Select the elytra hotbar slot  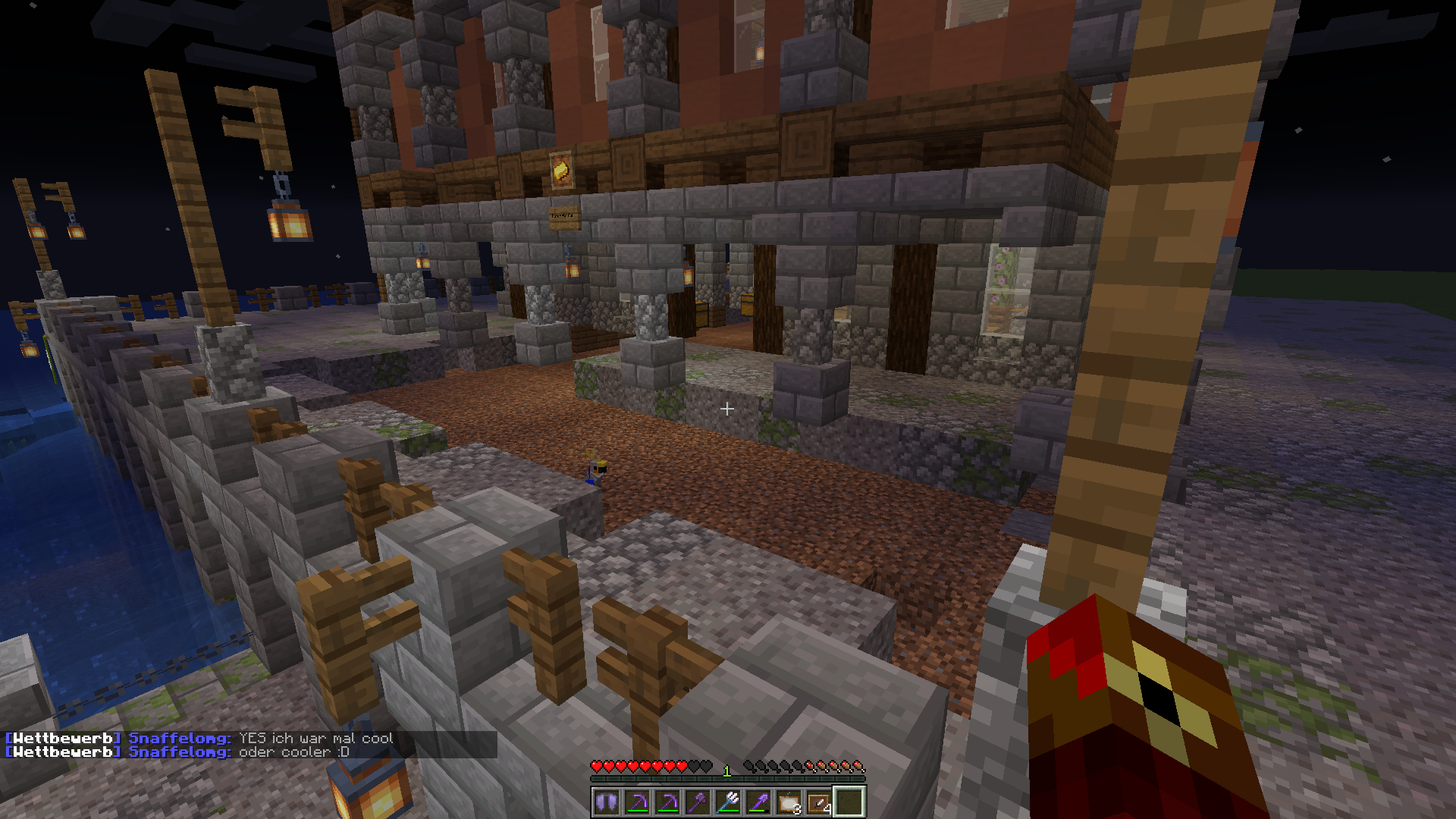click(x=607, y=802)
